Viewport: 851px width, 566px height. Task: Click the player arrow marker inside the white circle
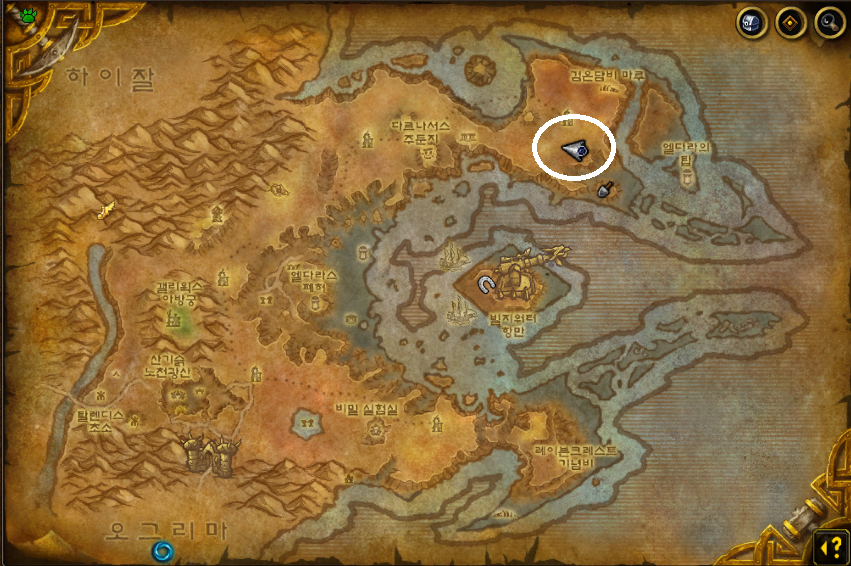[x=574, y=150]
